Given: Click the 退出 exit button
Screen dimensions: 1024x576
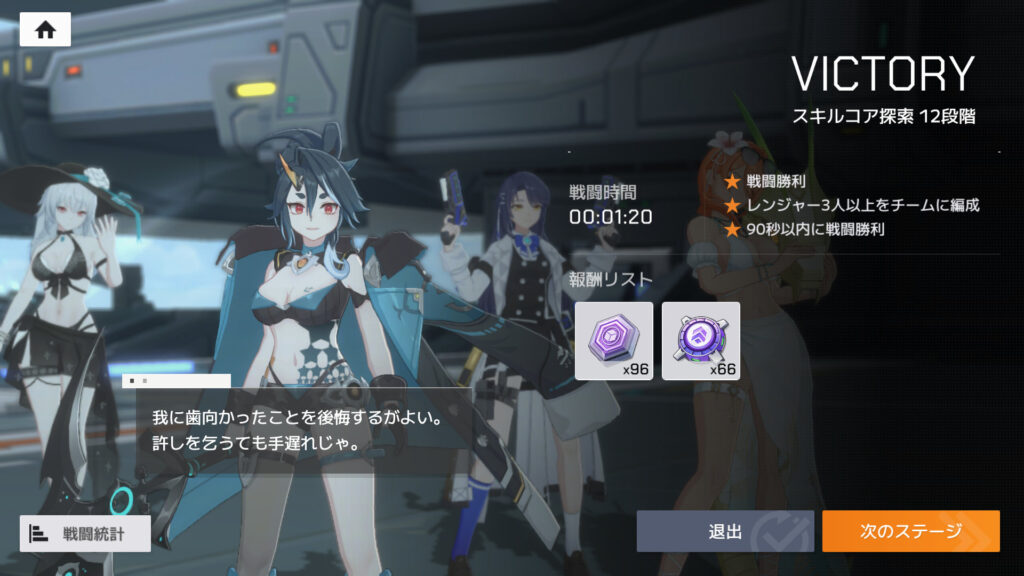Looking at the screenshot, I should click(x=725, y=531).
